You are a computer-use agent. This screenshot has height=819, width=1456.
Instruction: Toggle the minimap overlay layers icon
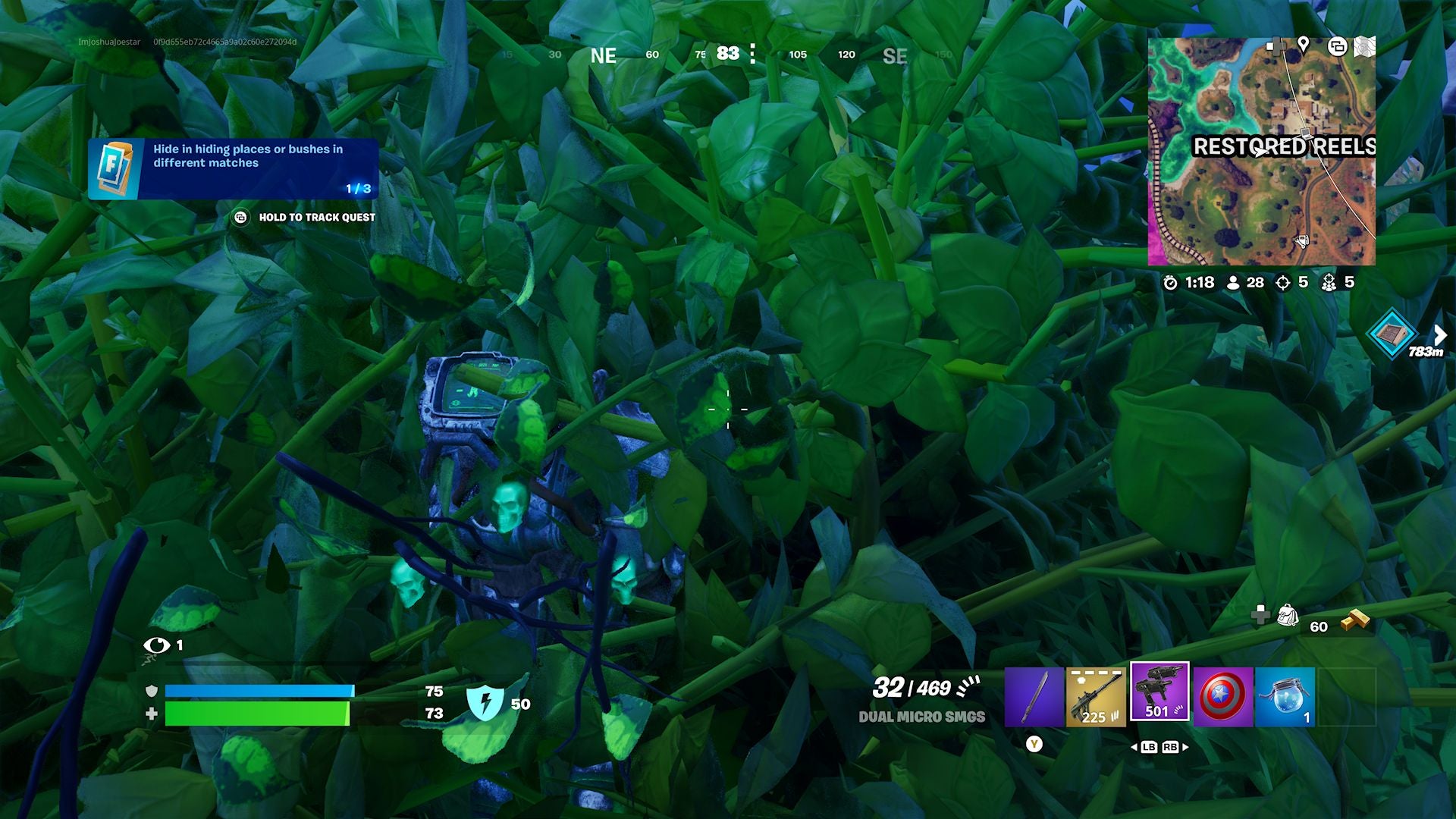(x=1338, y=47)
